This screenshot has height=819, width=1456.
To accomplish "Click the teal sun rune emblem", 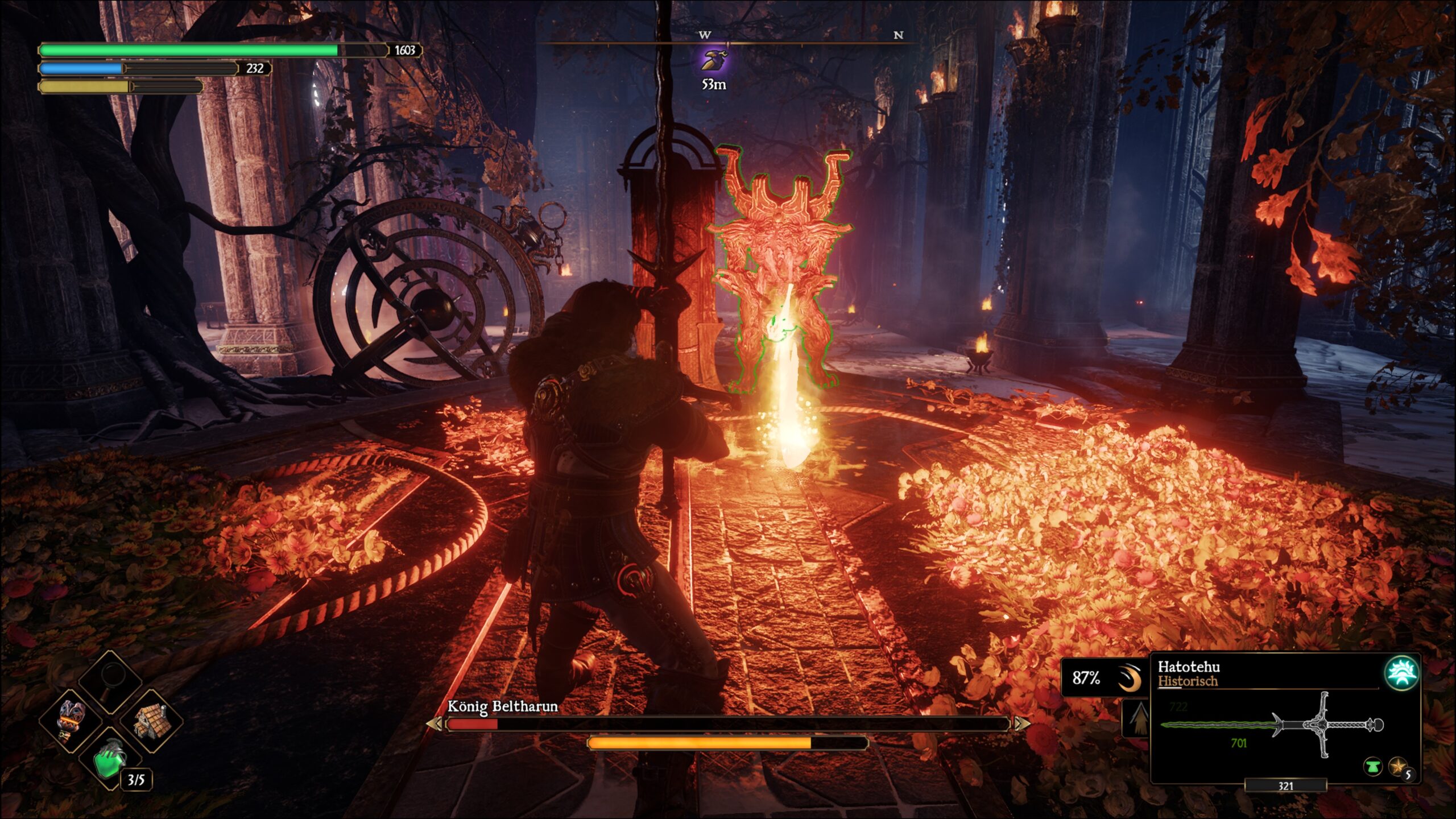I will click(1401, 672).
